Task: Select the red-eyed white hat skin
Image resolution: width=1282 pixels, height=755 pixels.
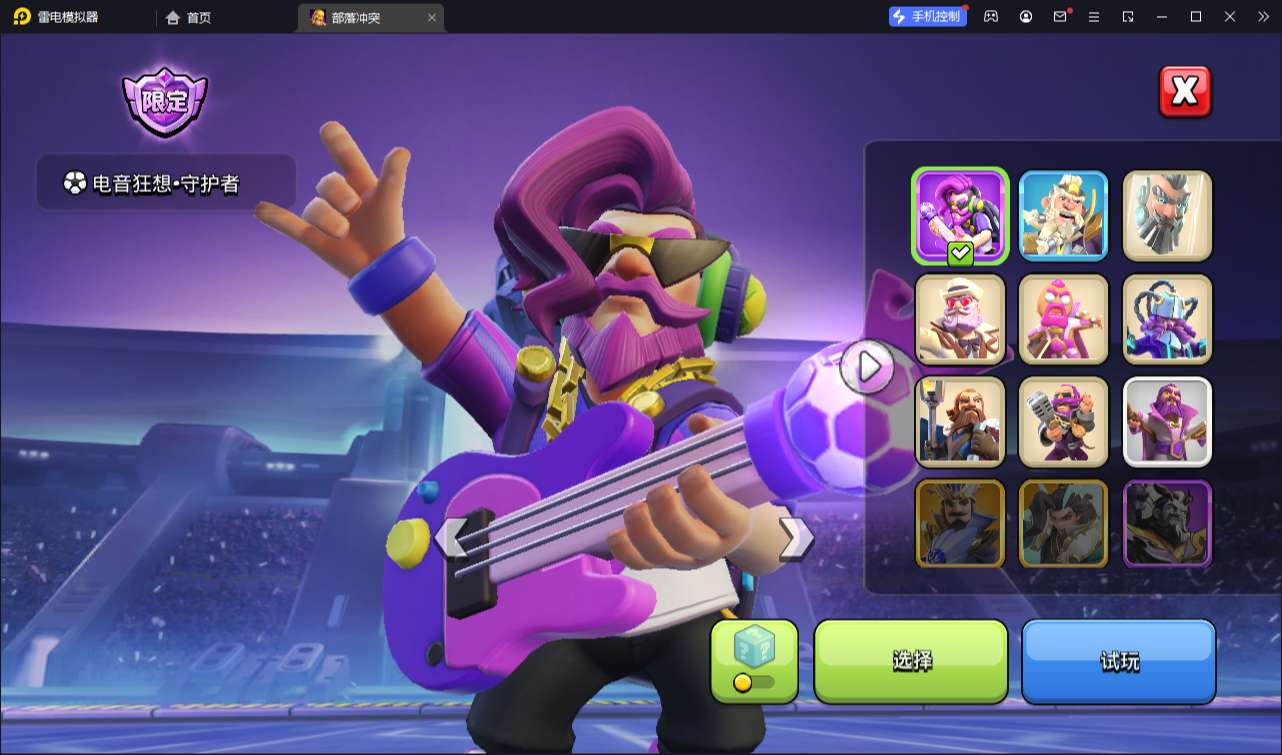Action: tap(960, 318)
